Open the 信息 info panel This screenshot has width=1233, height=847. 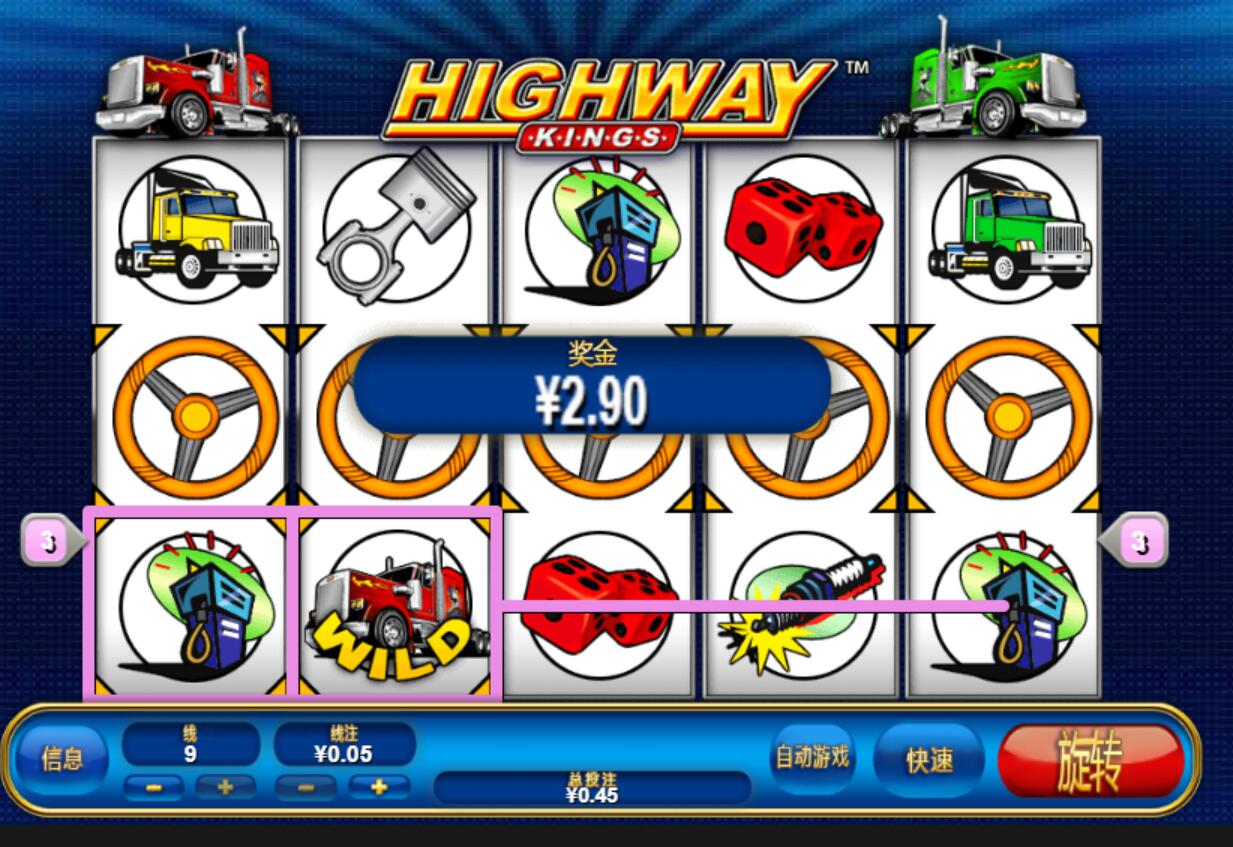[x=61, y=759]
